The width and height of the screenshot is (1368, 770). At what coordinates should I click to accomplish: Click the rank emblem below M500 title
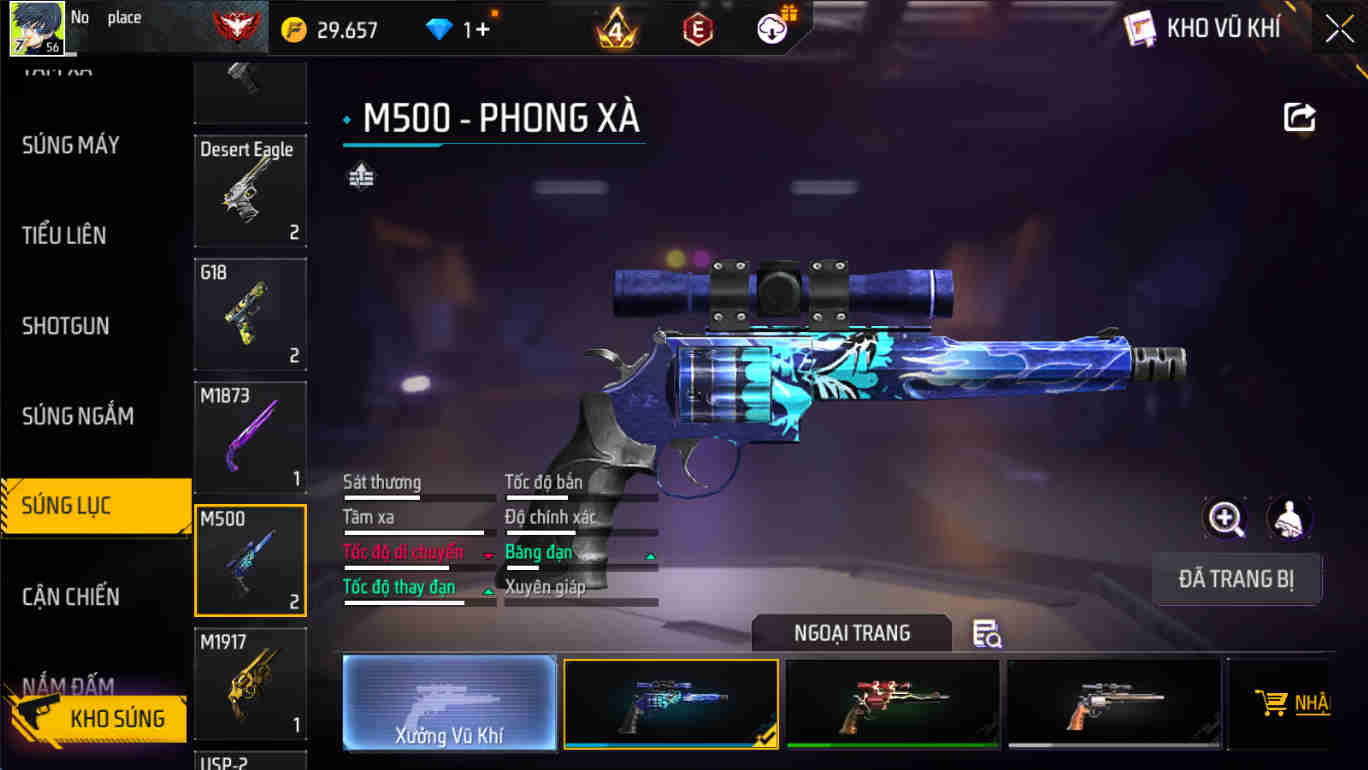coord(361,176)
